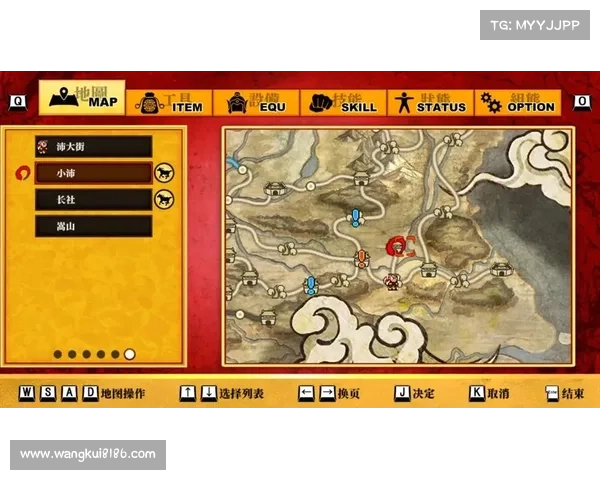Open the OPTION tab
Viewport: 600px width, 480px height.
click(516, 103)
